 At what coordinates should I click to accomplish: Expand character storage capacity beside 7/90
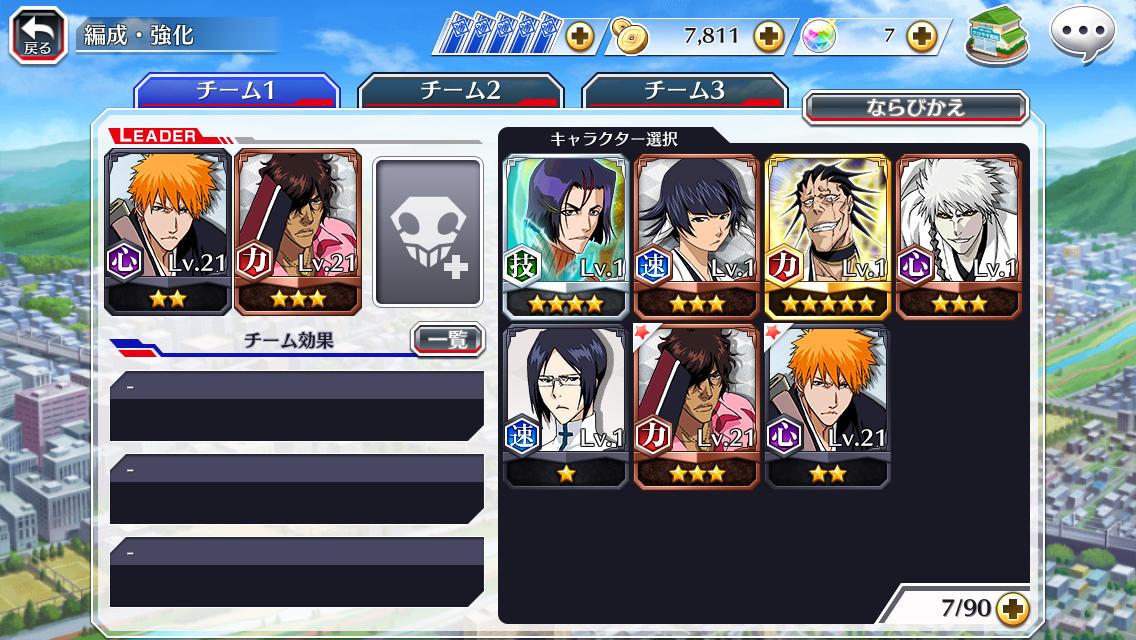(x=1012, y=608)
